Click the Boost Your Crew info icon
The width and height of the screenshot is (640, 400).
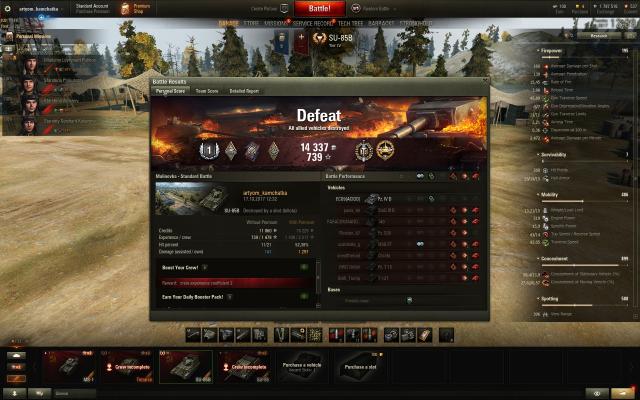point(205,268)
